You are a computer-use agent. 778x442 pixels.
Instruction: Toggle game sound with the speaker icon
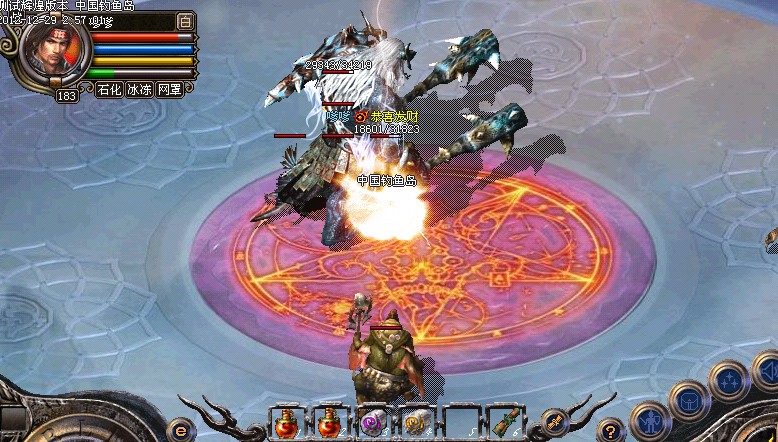pos(769,373)
